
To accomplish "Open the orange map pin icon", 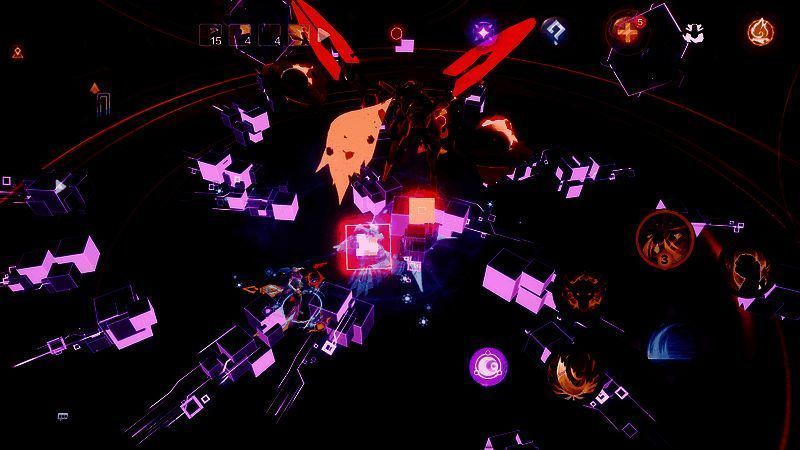I will [x=17, y=51].
